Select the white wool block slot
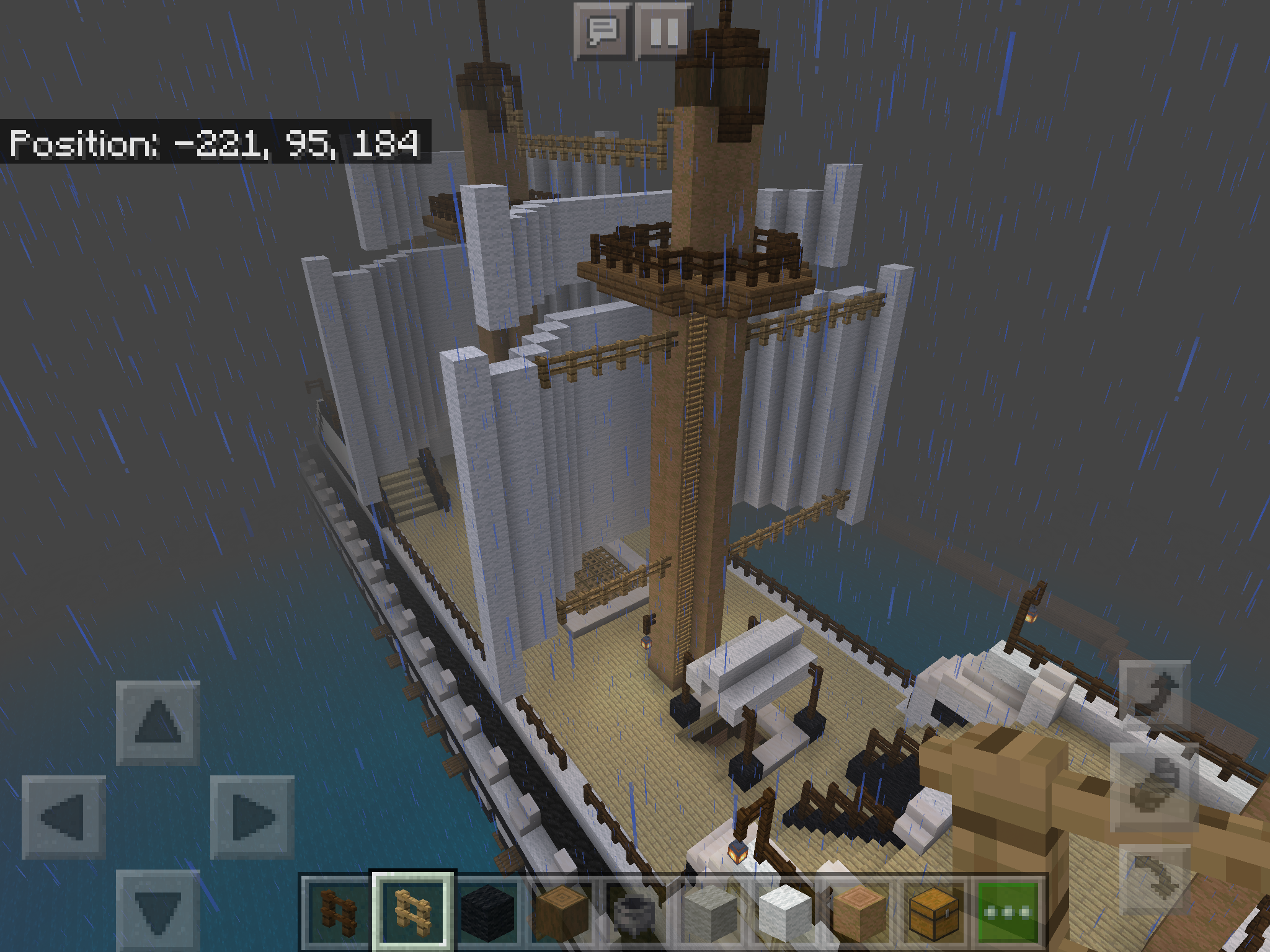The height and width of the screenshot is (952, 1270). (784, 911)
